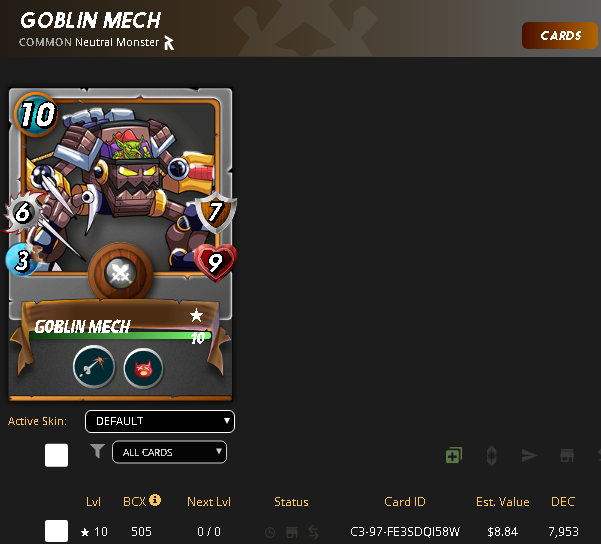
Task: Sort the list by the Status column
Action: [291, 501]
